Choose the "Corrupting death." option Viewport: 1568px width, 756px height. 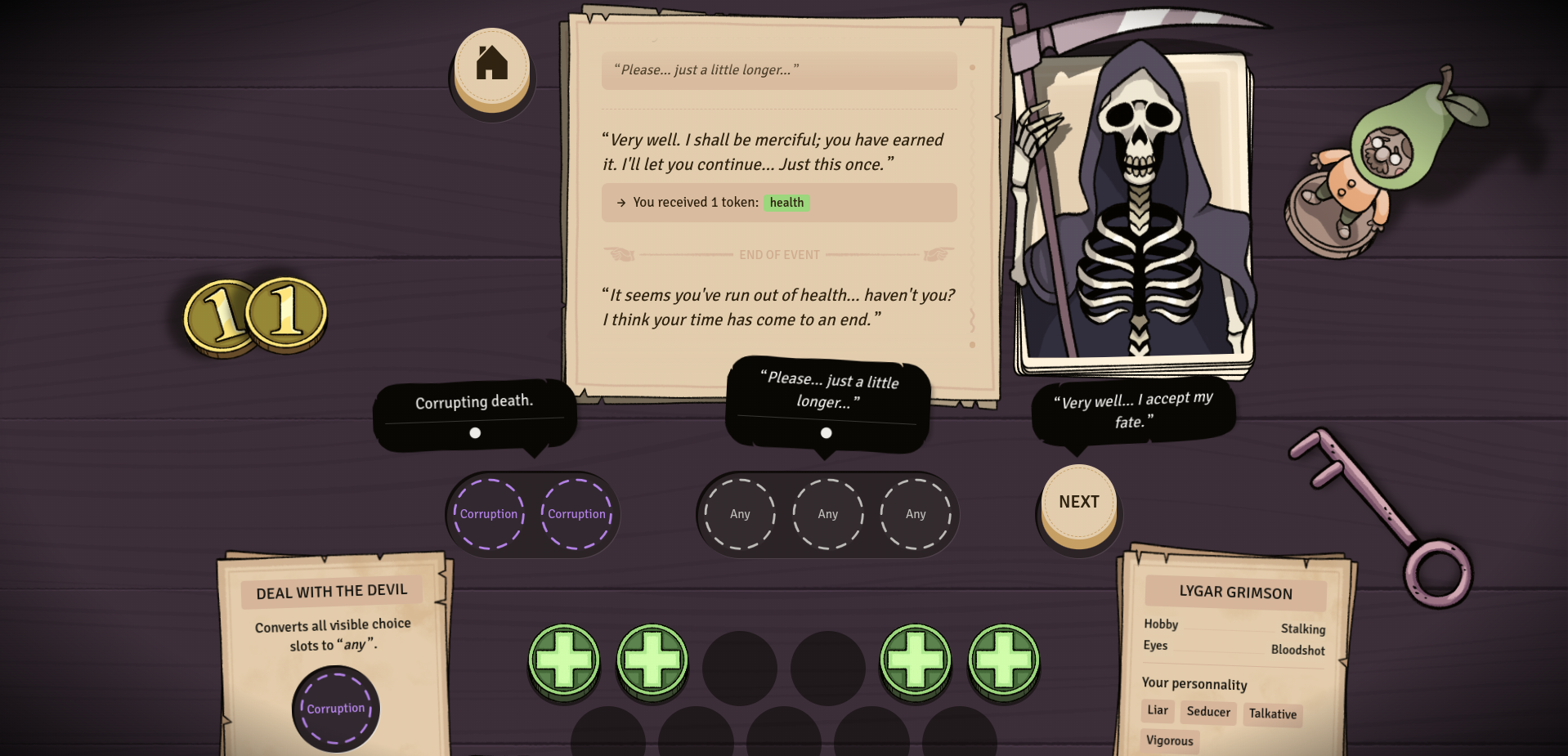click(474, 412)
